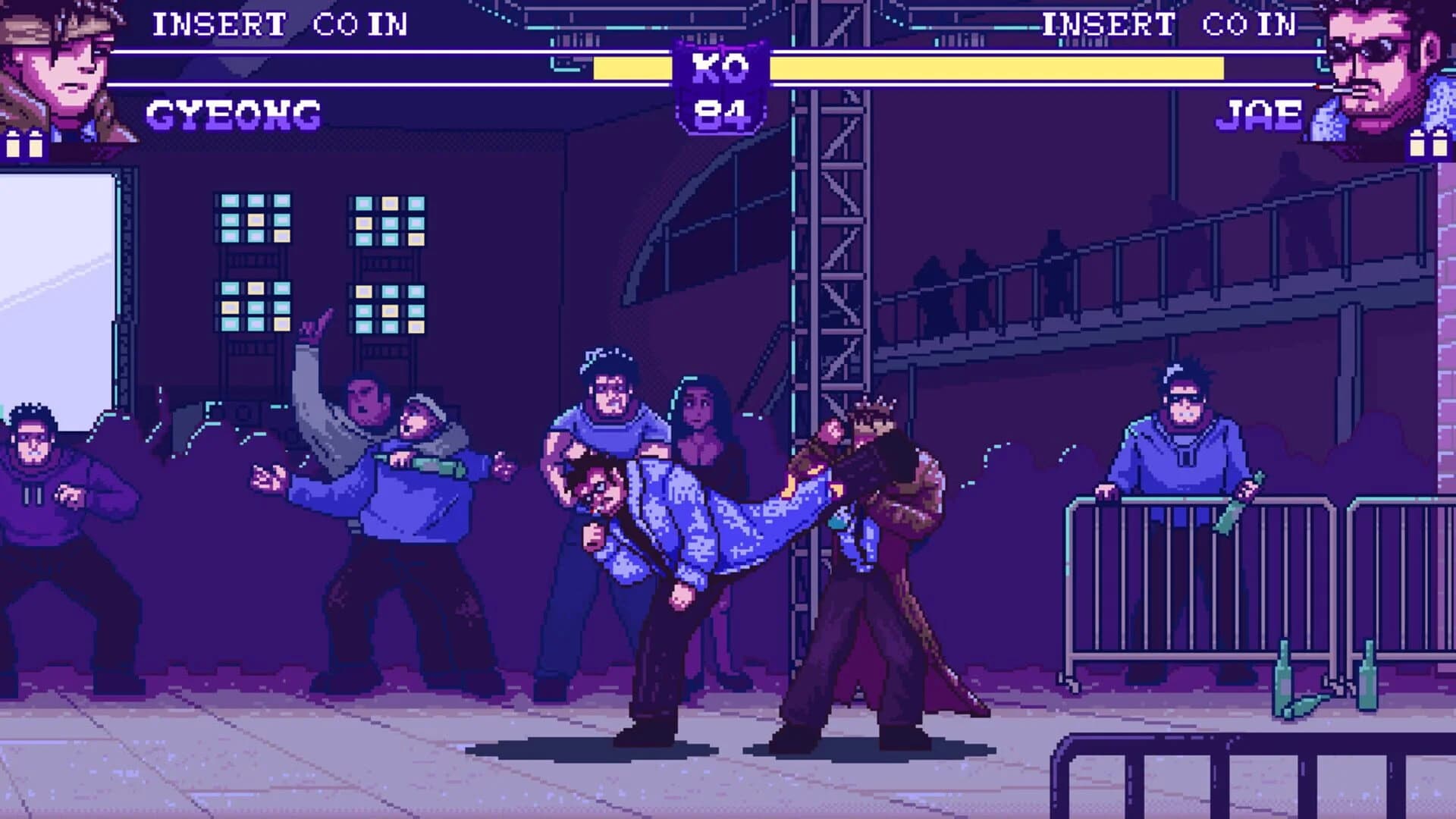The image size is (1456, 819).
Task: Click the second win-marker bottle under Gyeong
Action: pyautogui.click(x=36, y=144)
